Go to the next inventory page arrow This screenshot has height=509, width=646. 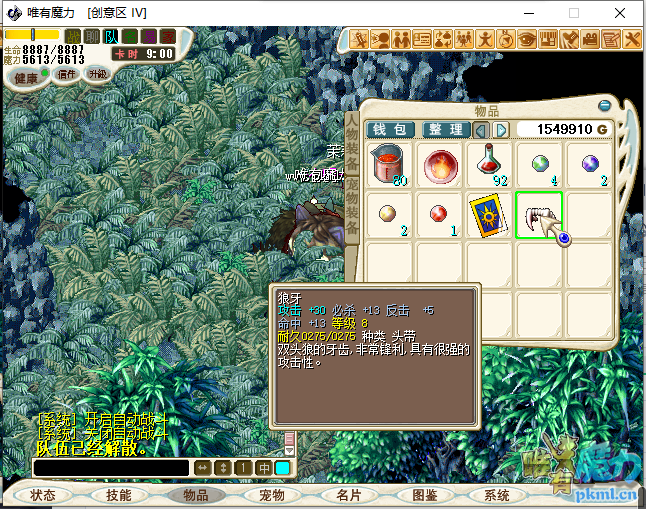click(x=501, y=130)
